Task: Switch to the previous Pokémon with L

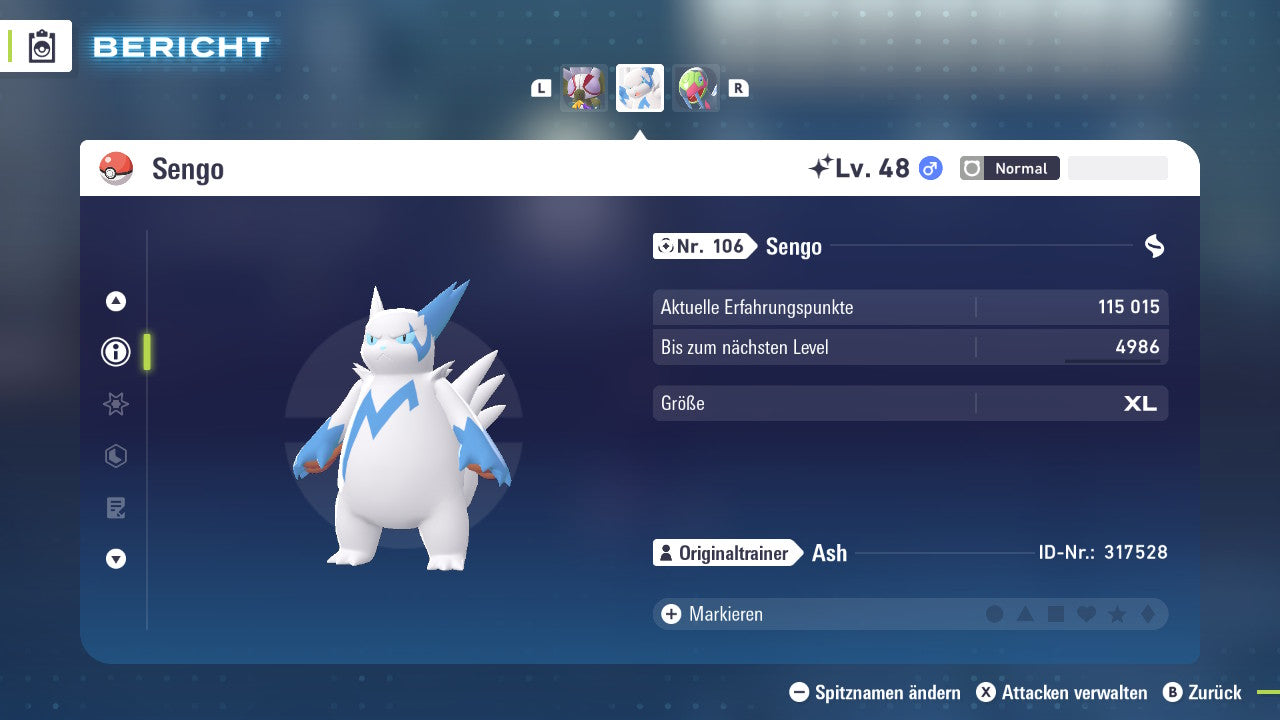Action: (540, 87)
